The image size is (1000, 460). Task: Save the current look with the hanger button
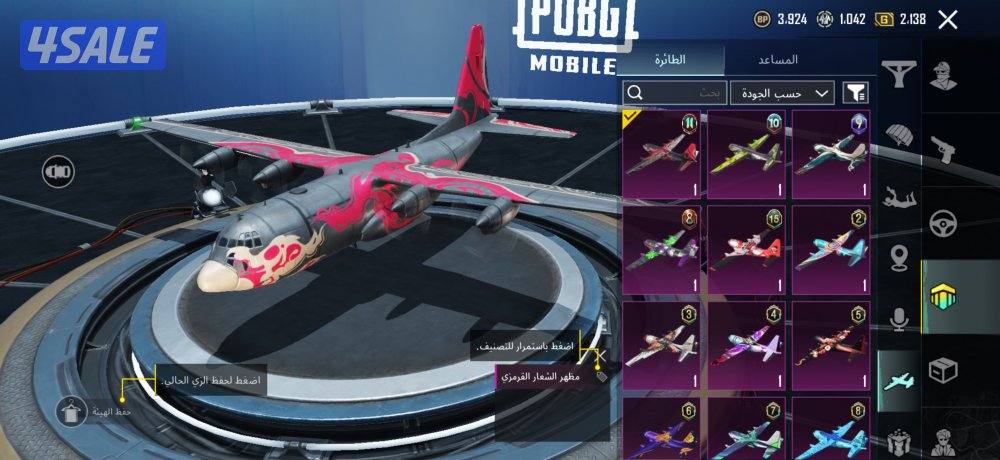[71, 411]
